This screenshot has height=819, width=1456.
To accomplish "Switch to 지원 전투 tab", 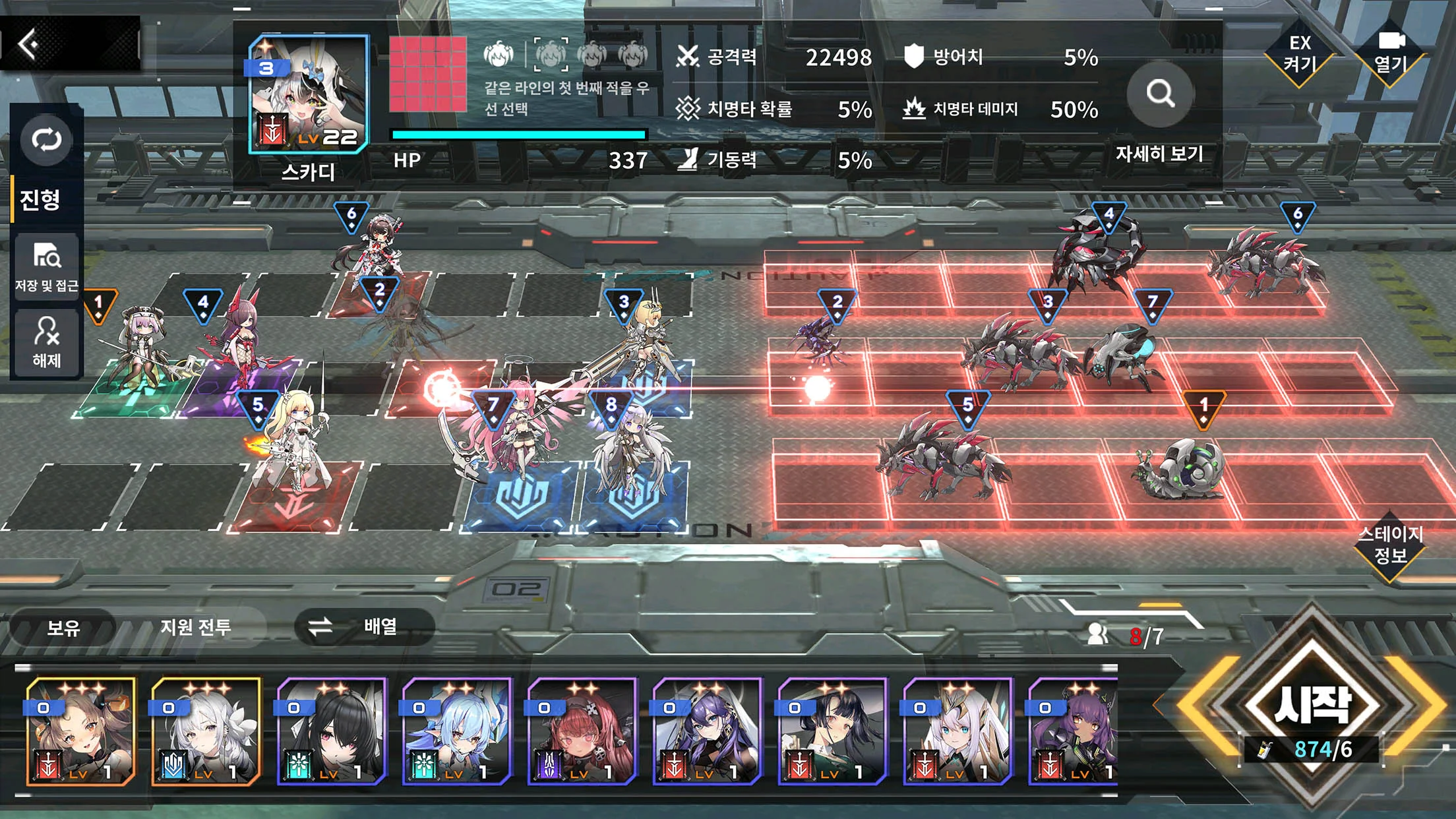I will pos(196,627).
